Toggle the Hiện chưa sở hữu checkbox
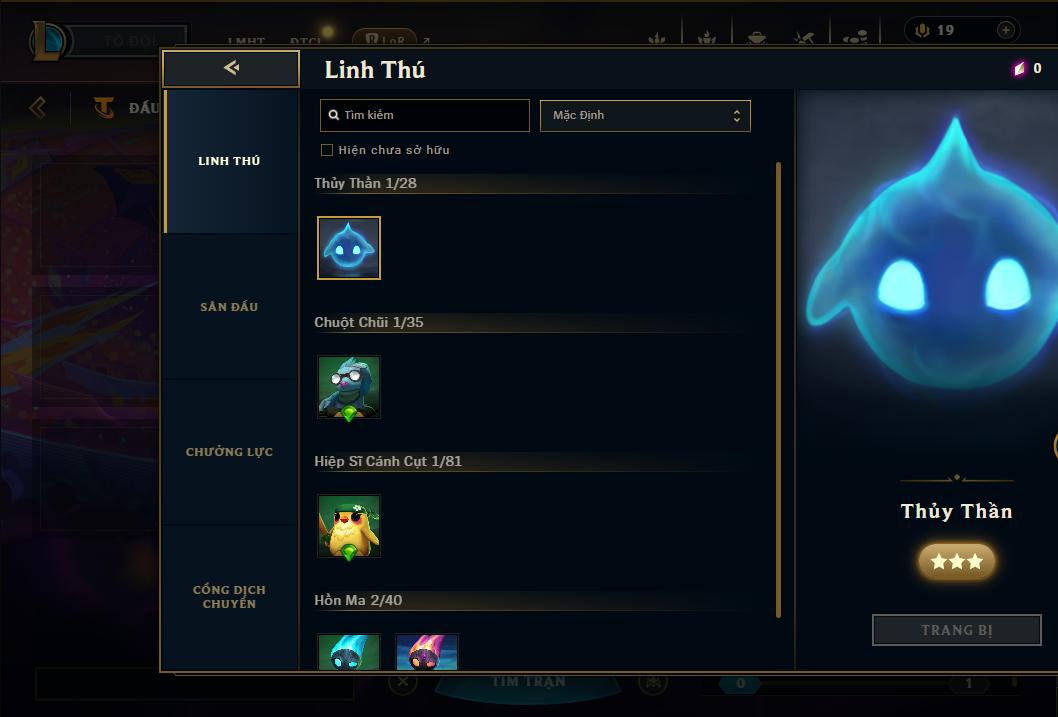The width and height of the screenshot is (1058, 717). tap(326, 150)
